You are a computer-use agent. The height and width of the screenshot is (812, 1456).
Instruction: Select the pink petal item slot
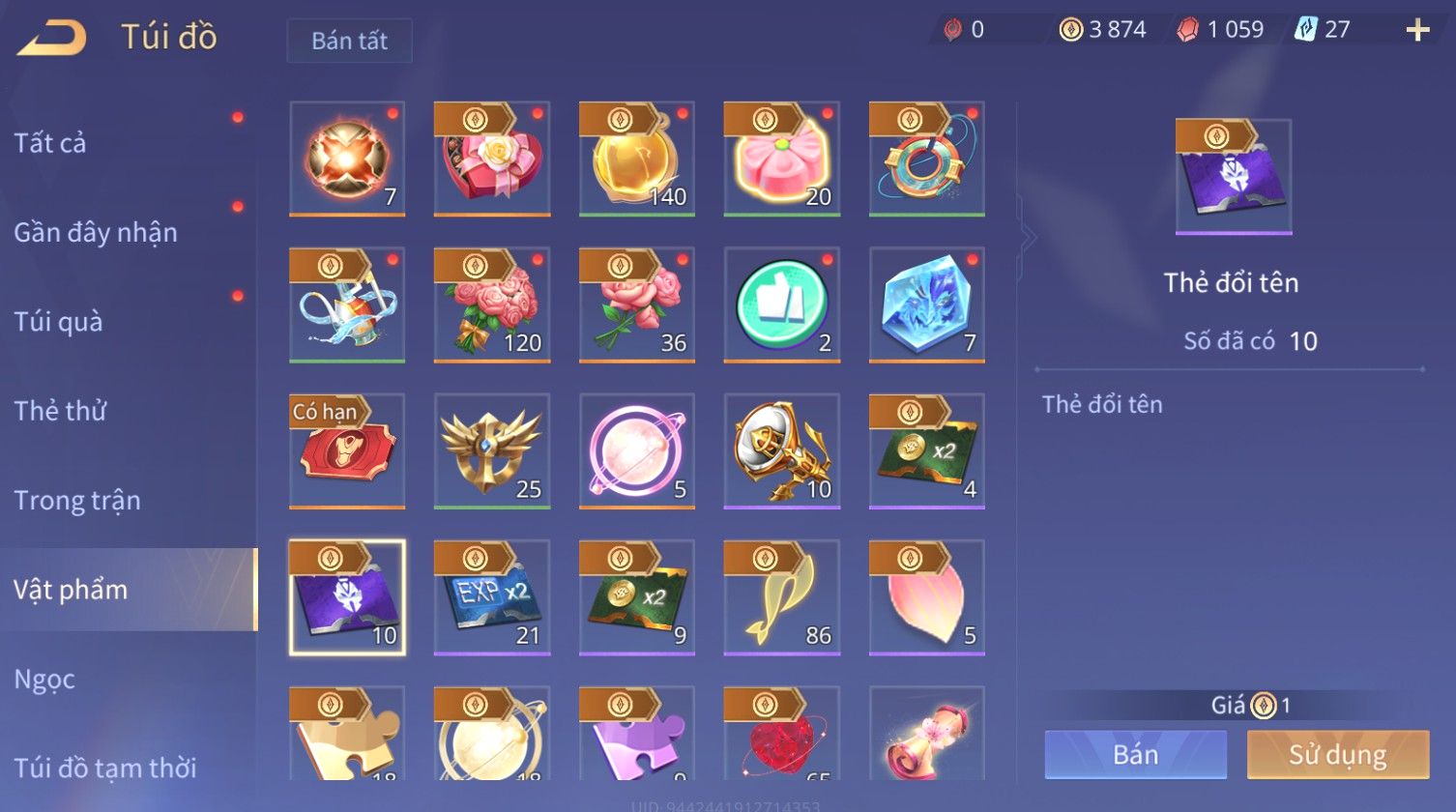pos(927,597)
